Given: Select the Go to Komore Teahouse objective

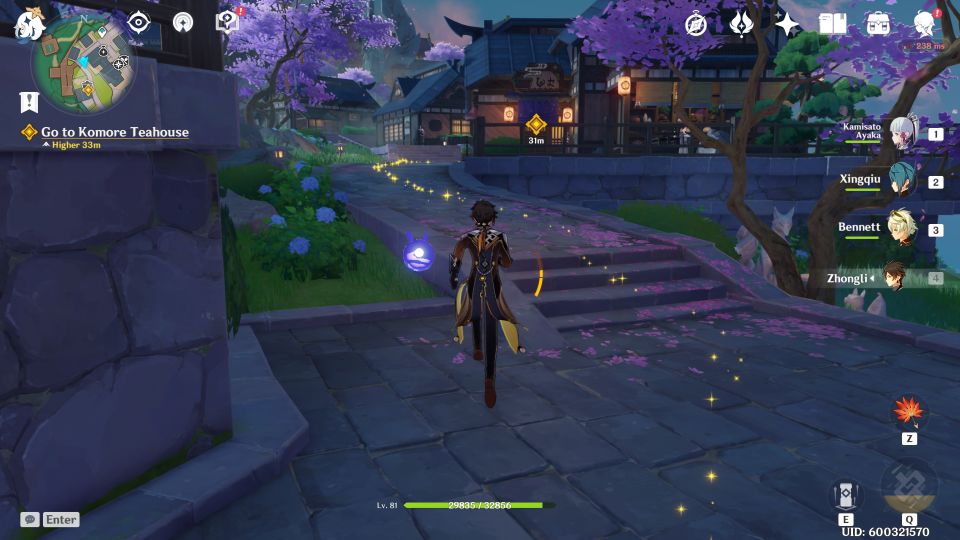Looking at the screenshot, I should click(114, 132).
